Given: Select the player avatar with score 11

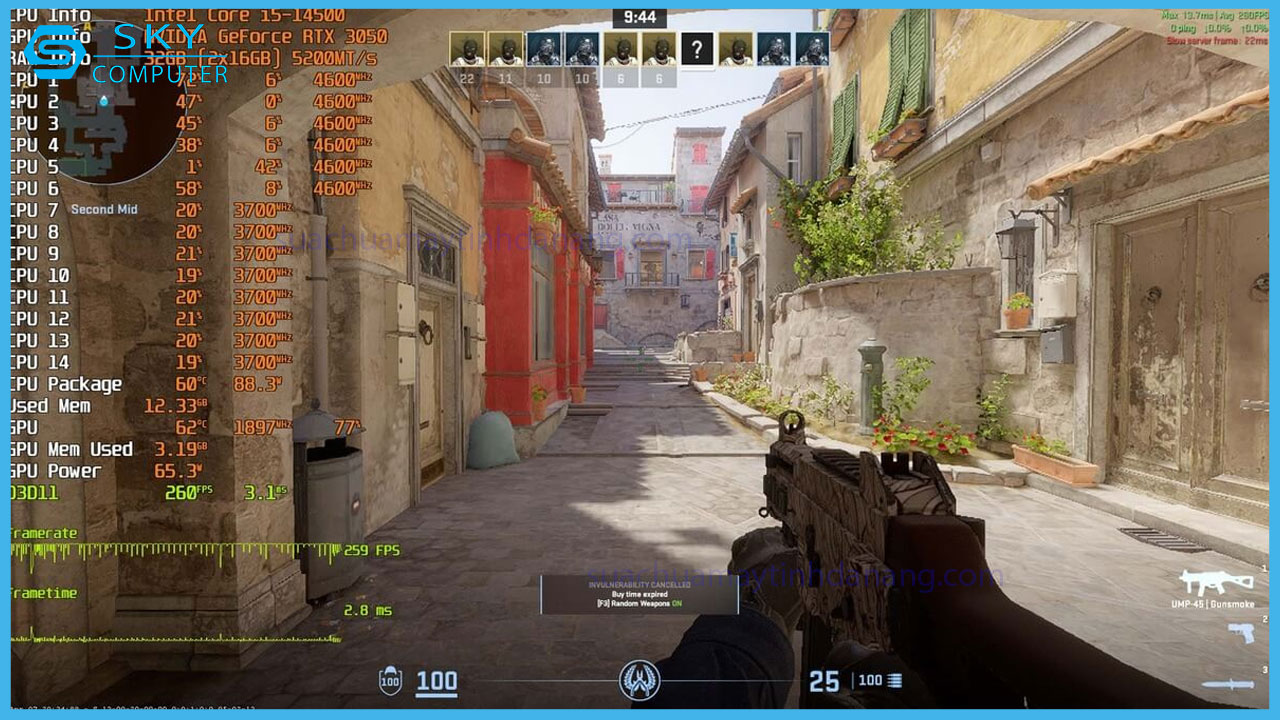Looking at the screenshot, I should (505, 49).
